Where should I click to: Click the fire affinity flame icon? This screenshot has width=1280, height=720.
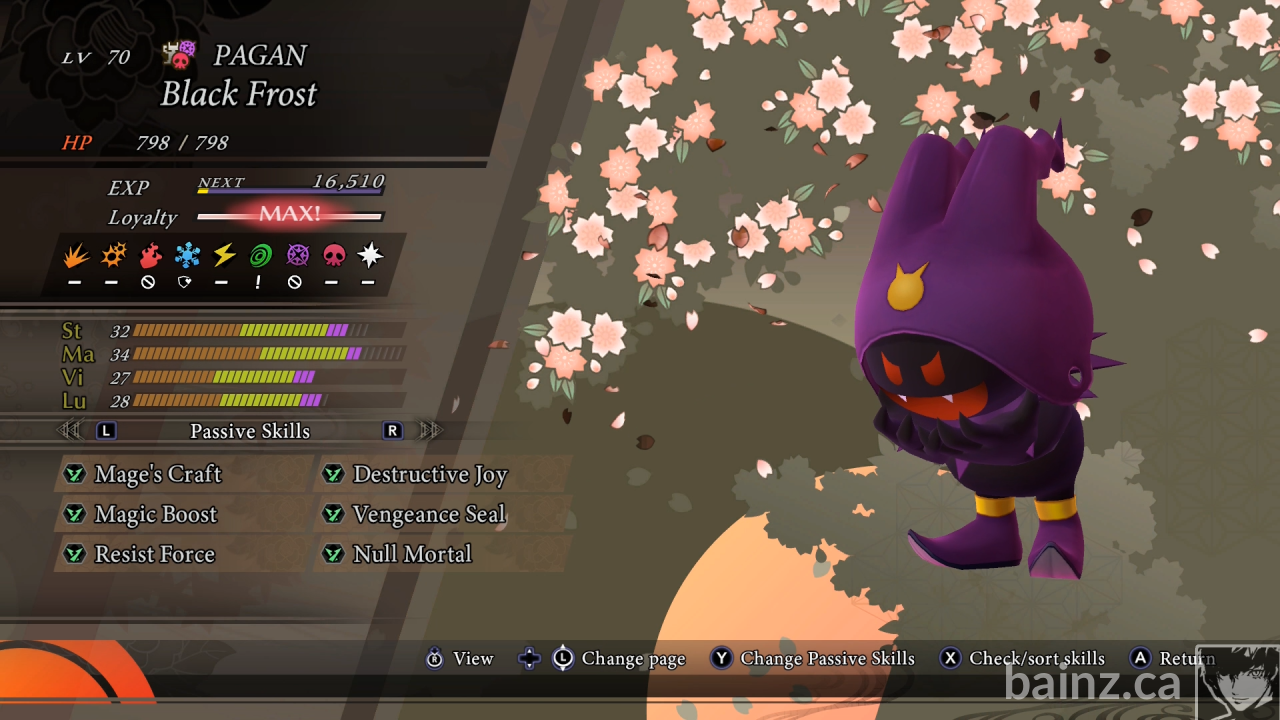(75, 256)
